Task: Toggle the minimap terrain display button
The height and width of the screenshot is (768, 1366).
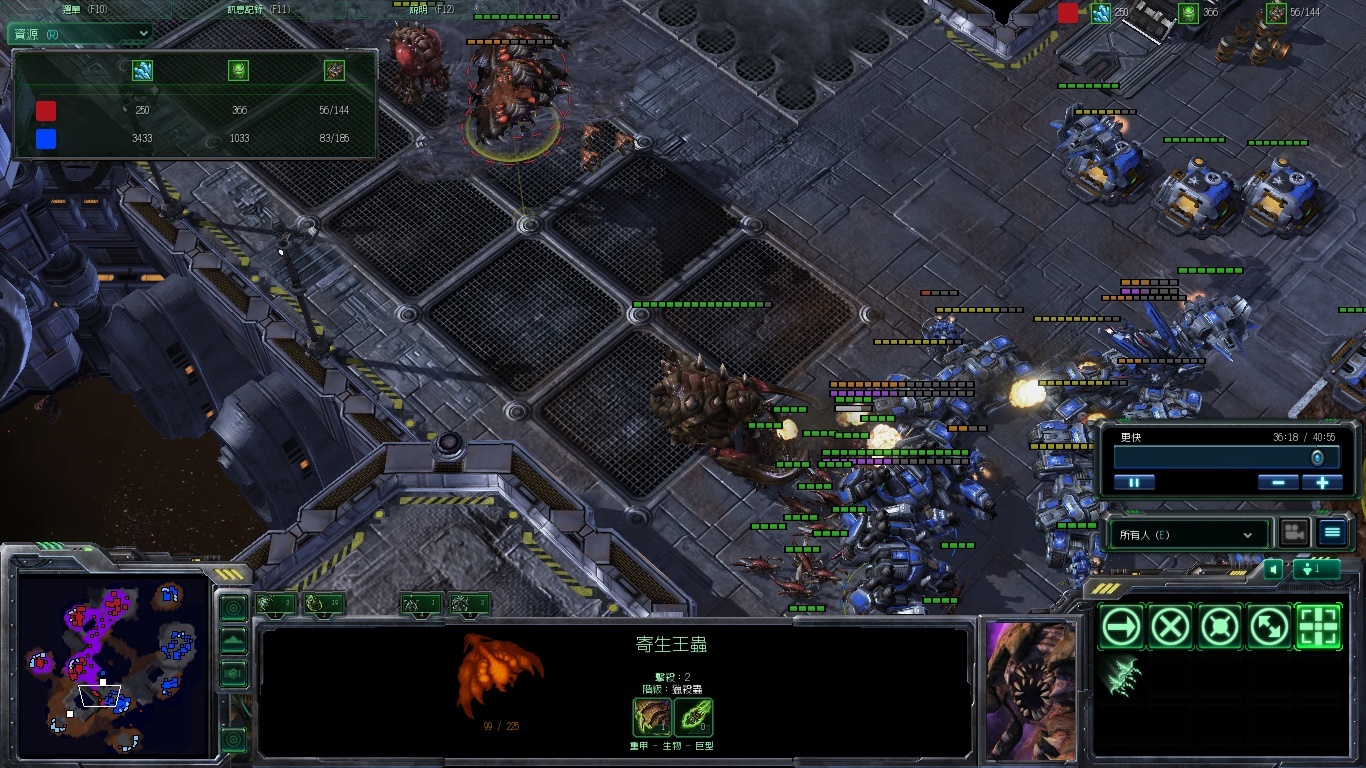Action: [233, 640]
